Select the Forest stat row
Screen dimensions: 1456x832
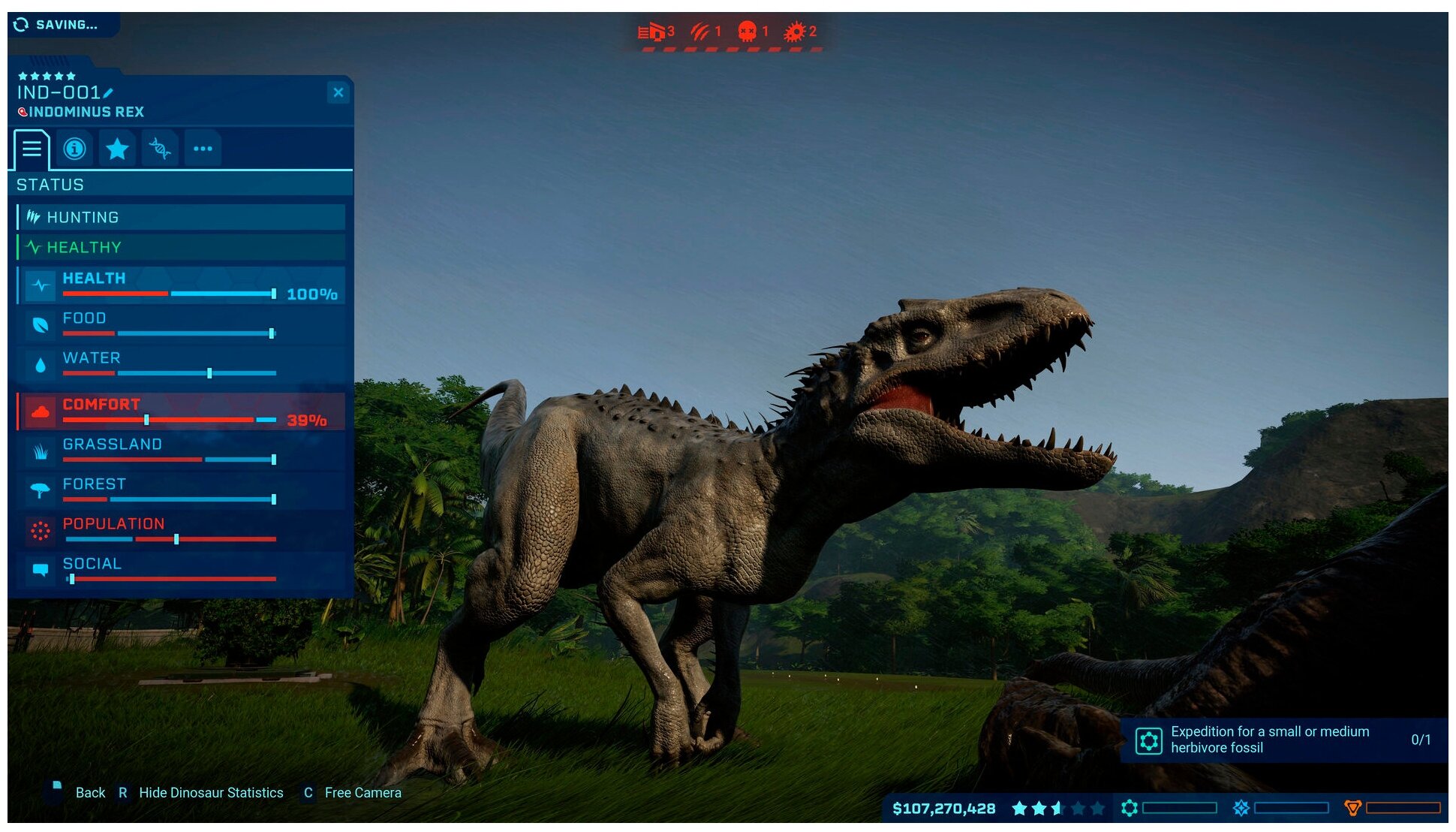180,491
